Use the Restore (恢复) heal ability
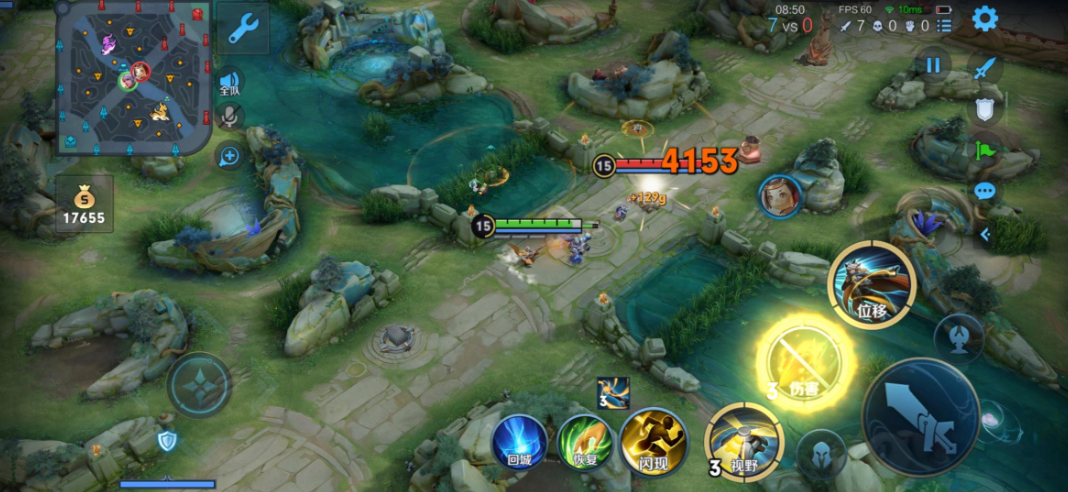This screenshot has width=1068, height=492. 584,441
